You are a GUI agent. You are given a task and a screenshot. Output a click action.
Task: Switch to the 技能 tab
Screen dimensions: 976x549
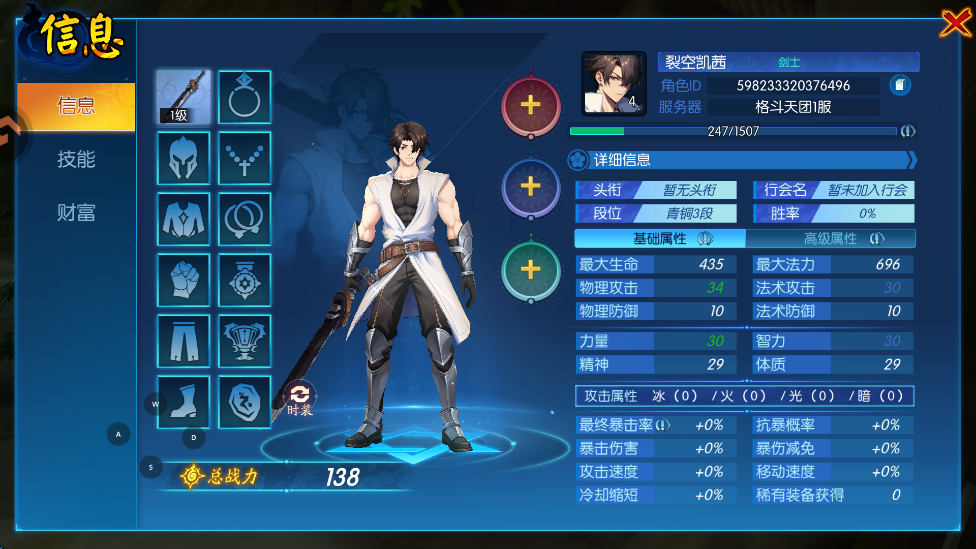76,159
